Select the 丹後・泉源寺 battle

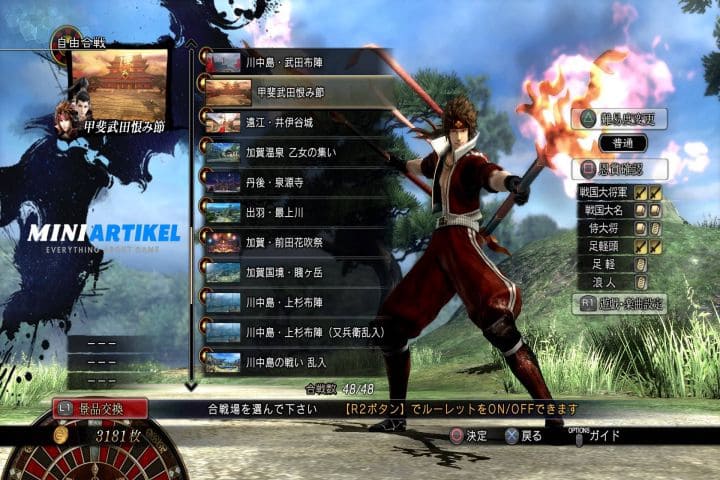[290, 182]
